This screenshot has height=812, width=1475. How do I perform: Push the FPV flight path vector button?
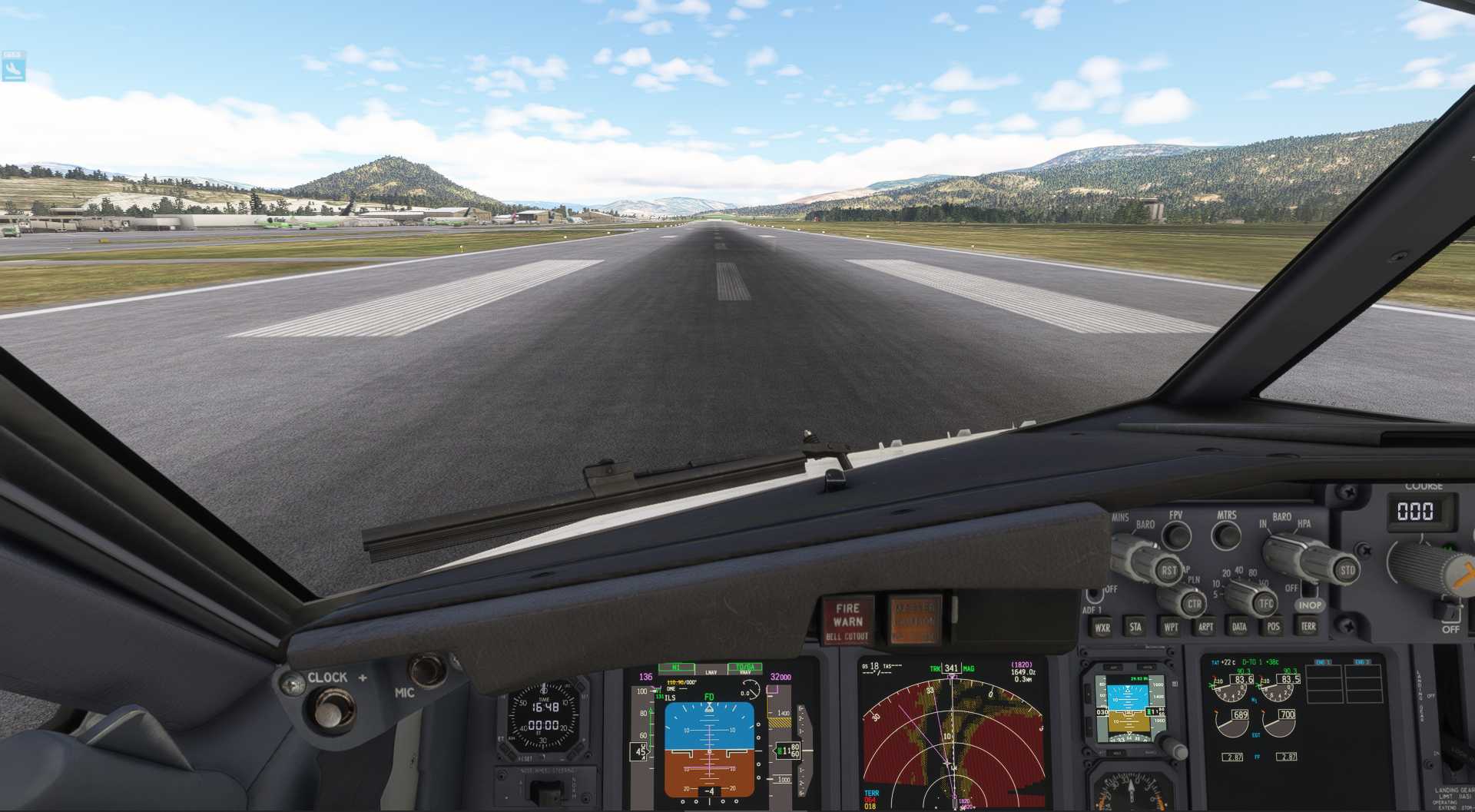point(1176,535)
